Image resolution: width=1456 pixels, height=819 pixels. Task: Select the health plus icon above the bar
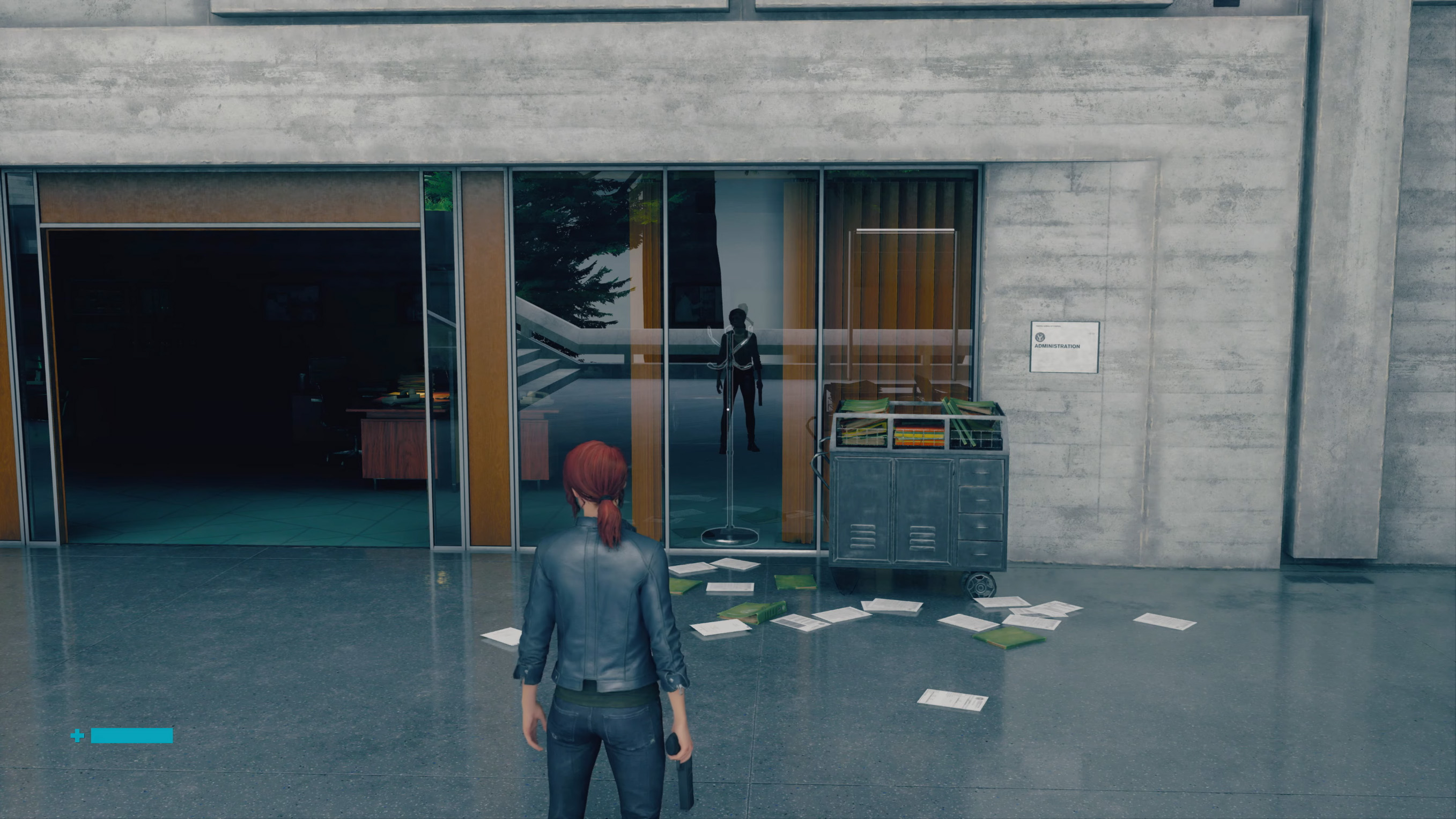pyautogui.click(x=77, y=735)
